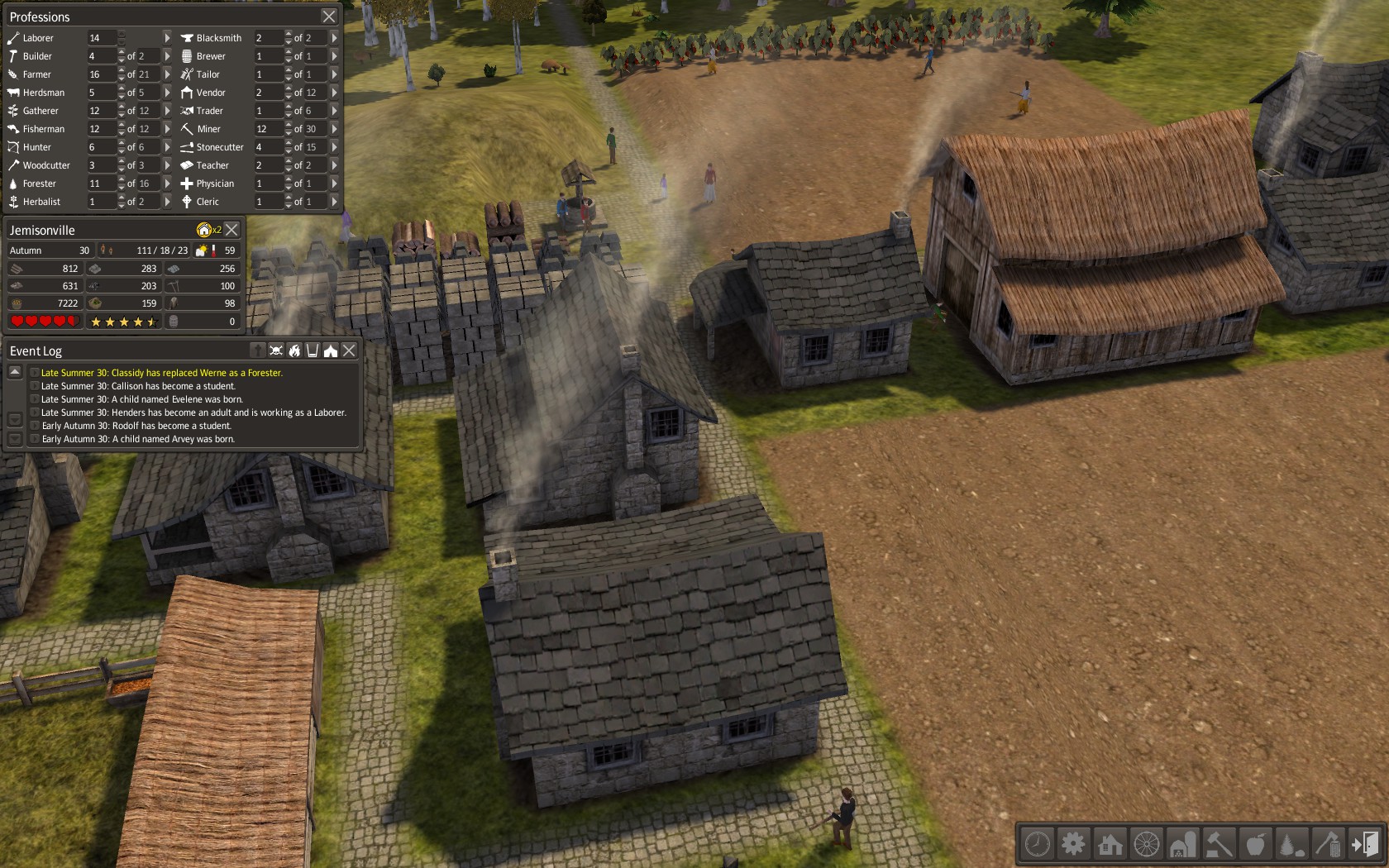Viewport: 1389px width, 868px height.
Task: Open the house building menu
Action: coord(1110,844)
